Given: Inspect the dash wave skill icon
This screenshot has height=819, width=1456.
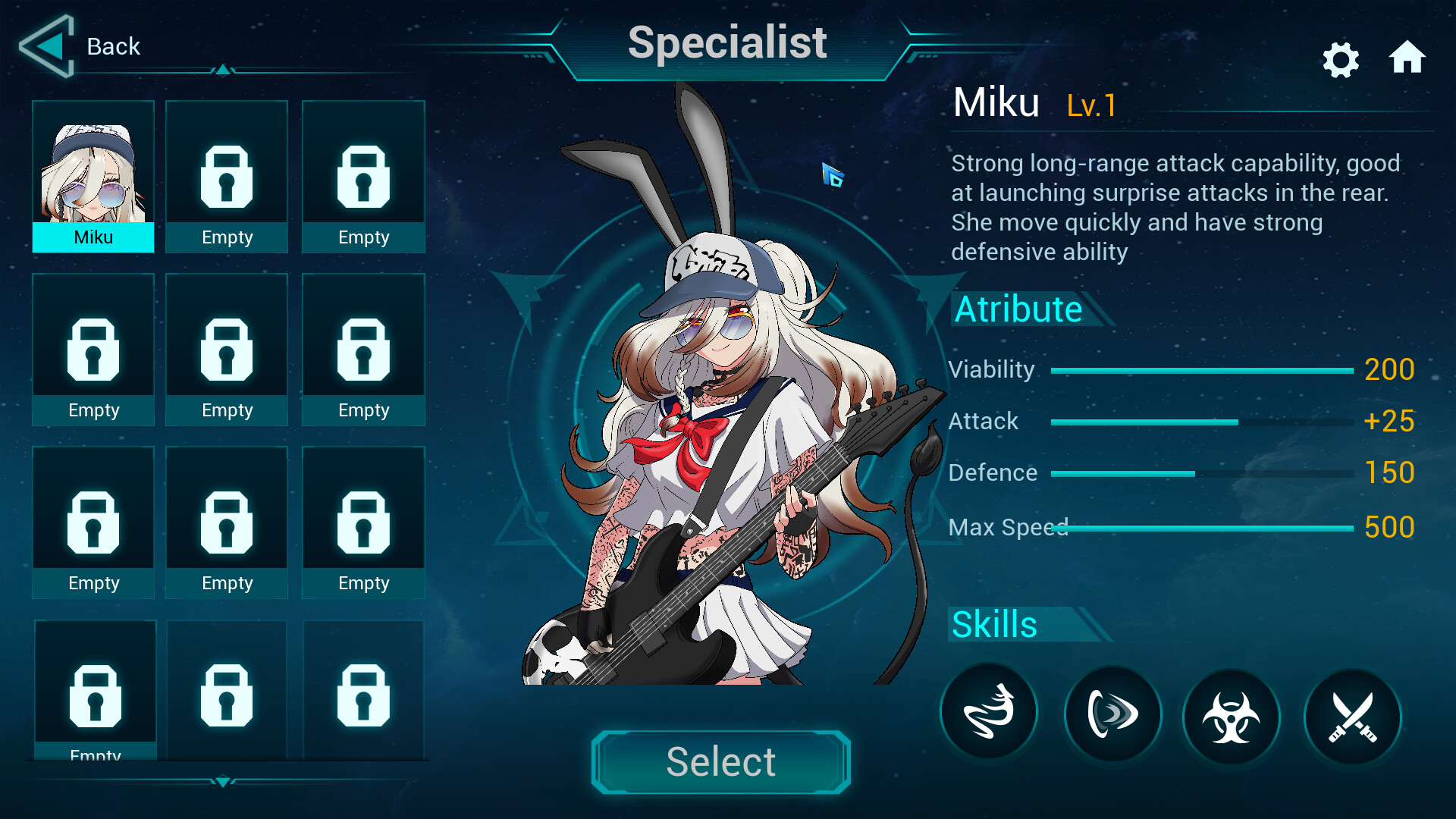Looking at the screenshot, I should pyautogui.click(x=1112, y=714).
